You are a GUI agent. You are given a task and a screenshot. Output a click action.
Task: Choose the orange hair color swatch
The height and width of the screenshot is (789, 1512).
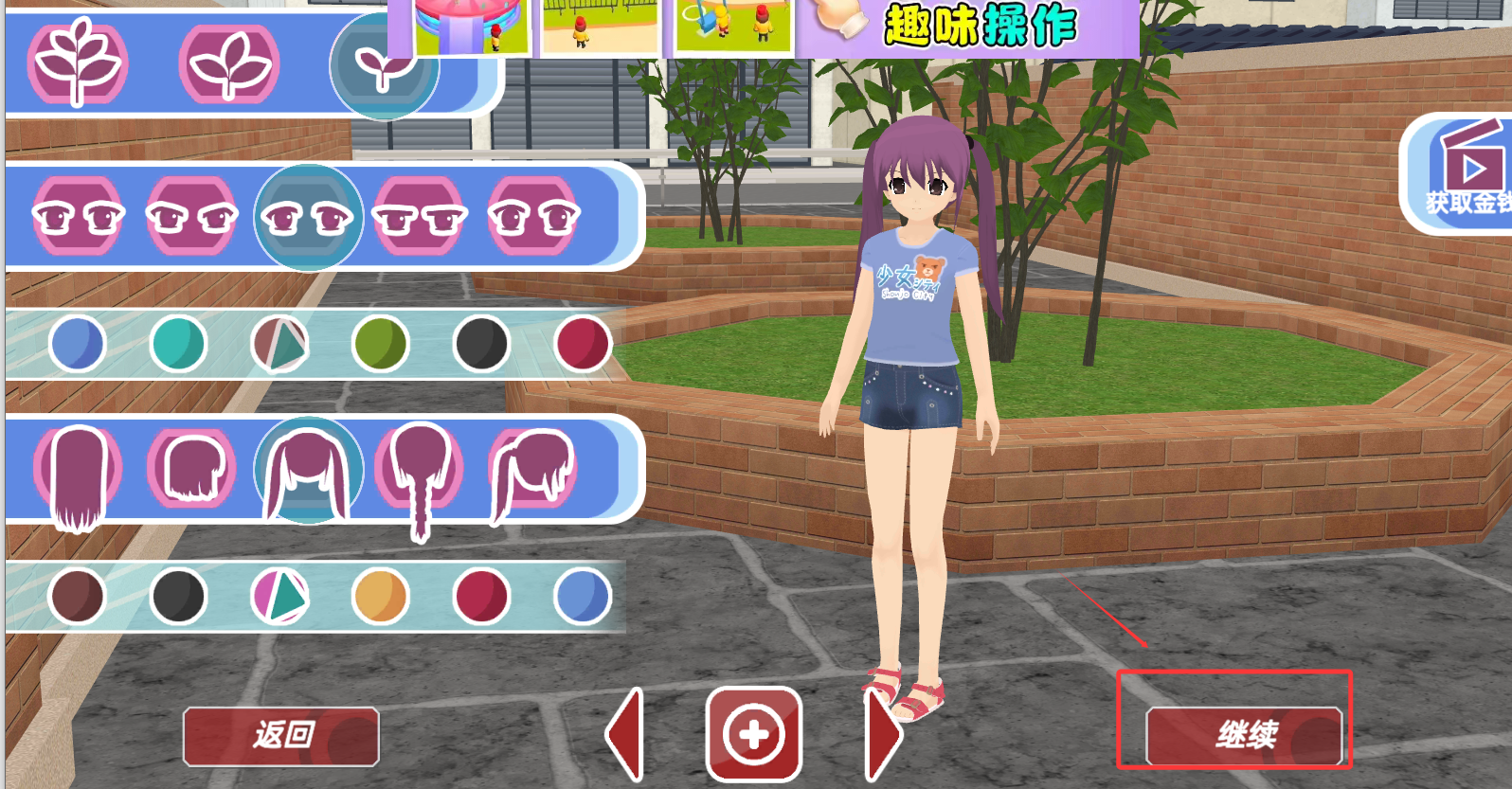coord(380,597)
